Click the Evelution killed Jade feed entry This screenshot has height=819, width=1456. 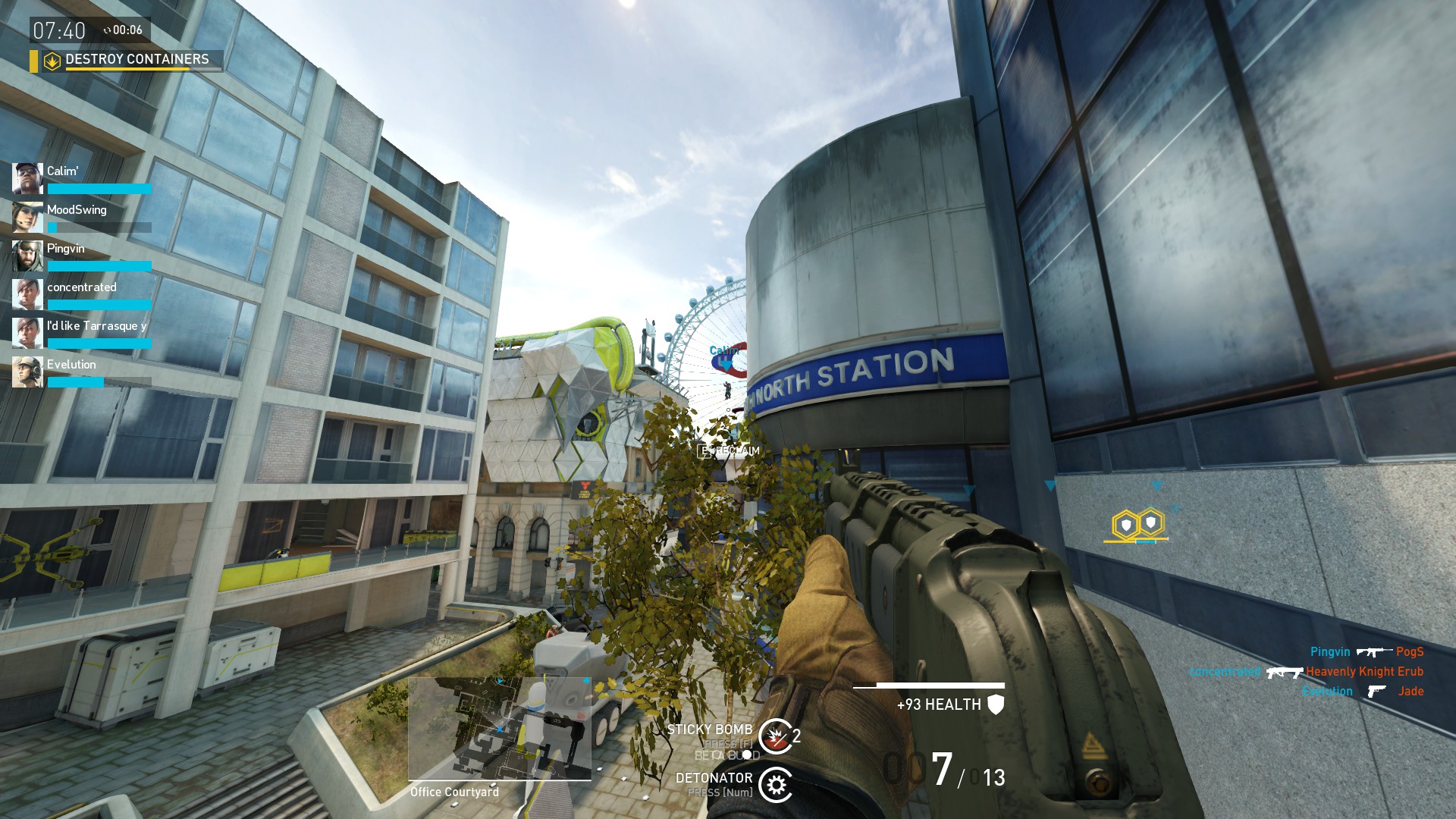1362,692
